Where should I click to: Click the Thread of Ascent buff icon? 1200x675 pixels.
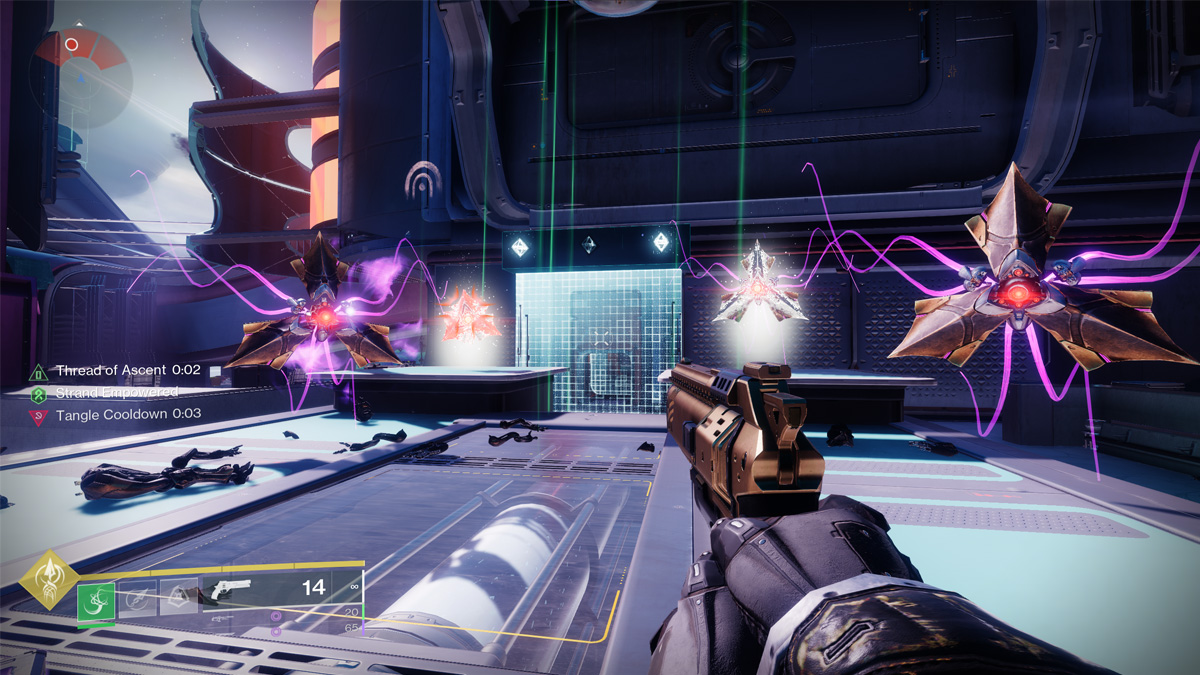[40, 371]
